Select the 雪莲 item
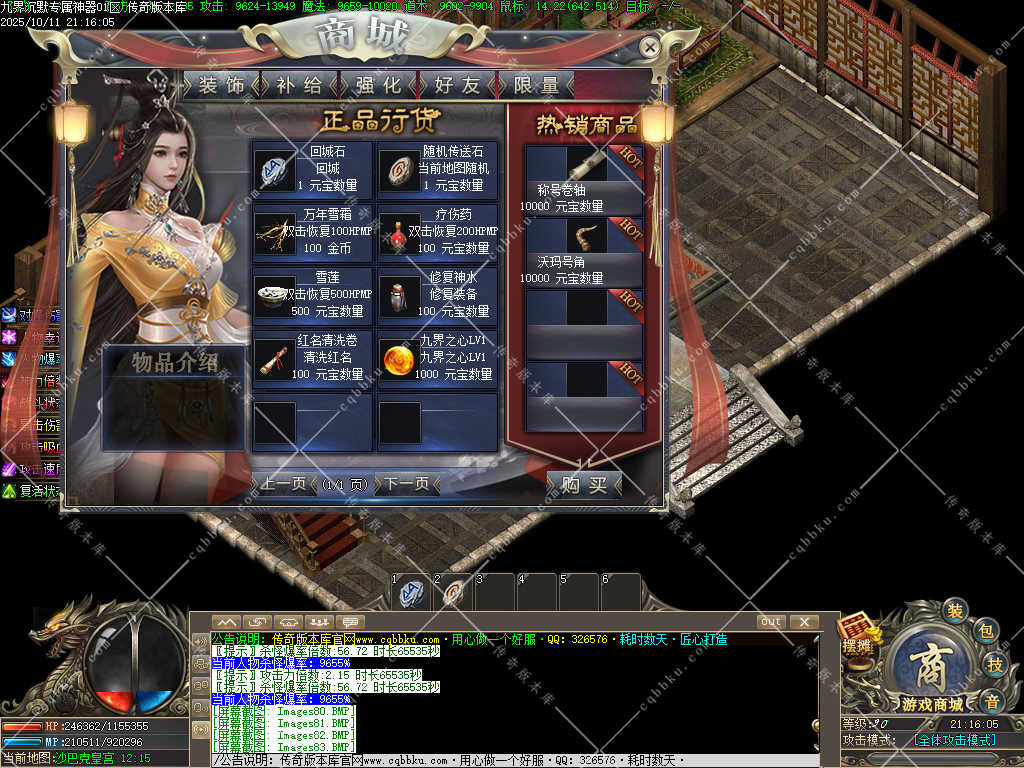This screenshot has width=1024, height=768. point(312,295)
